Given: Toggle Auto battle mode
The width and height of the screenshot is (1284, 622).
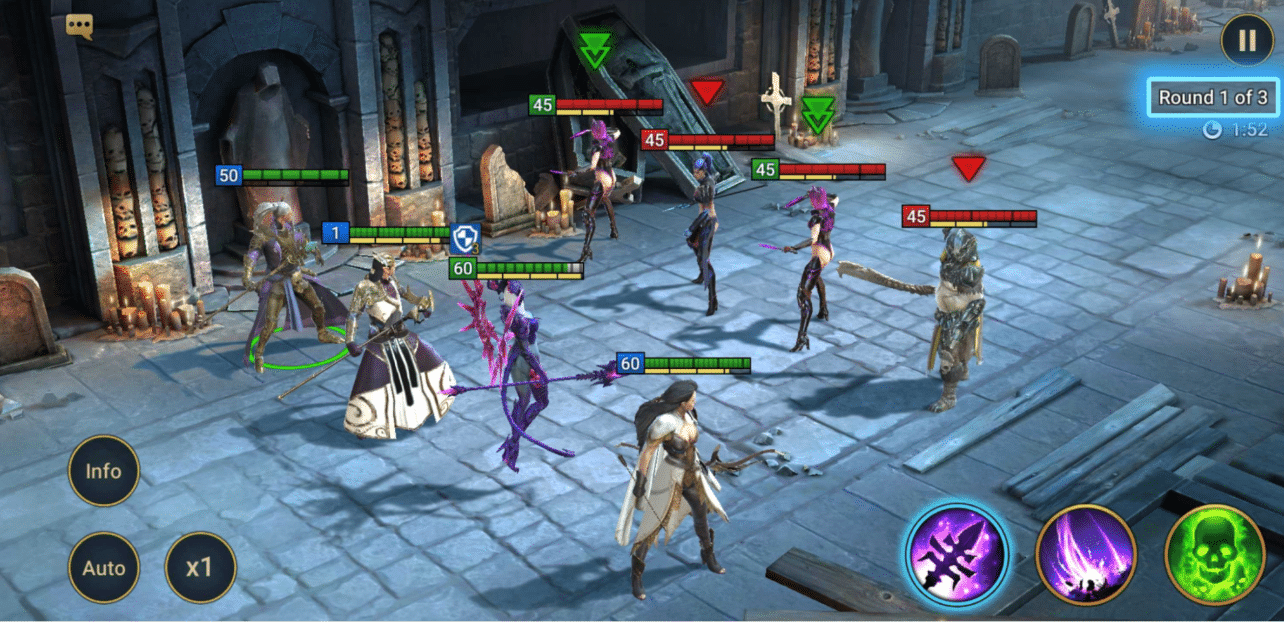Looking at the screenshot, I should 104,568.
